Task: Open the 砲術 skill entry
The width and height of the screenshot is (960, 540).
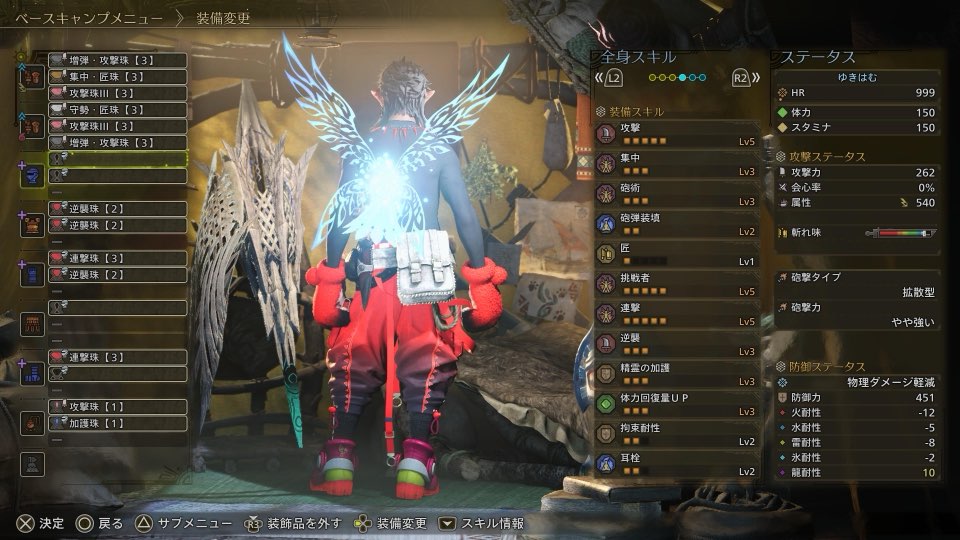Action: [x=675, y=194]
